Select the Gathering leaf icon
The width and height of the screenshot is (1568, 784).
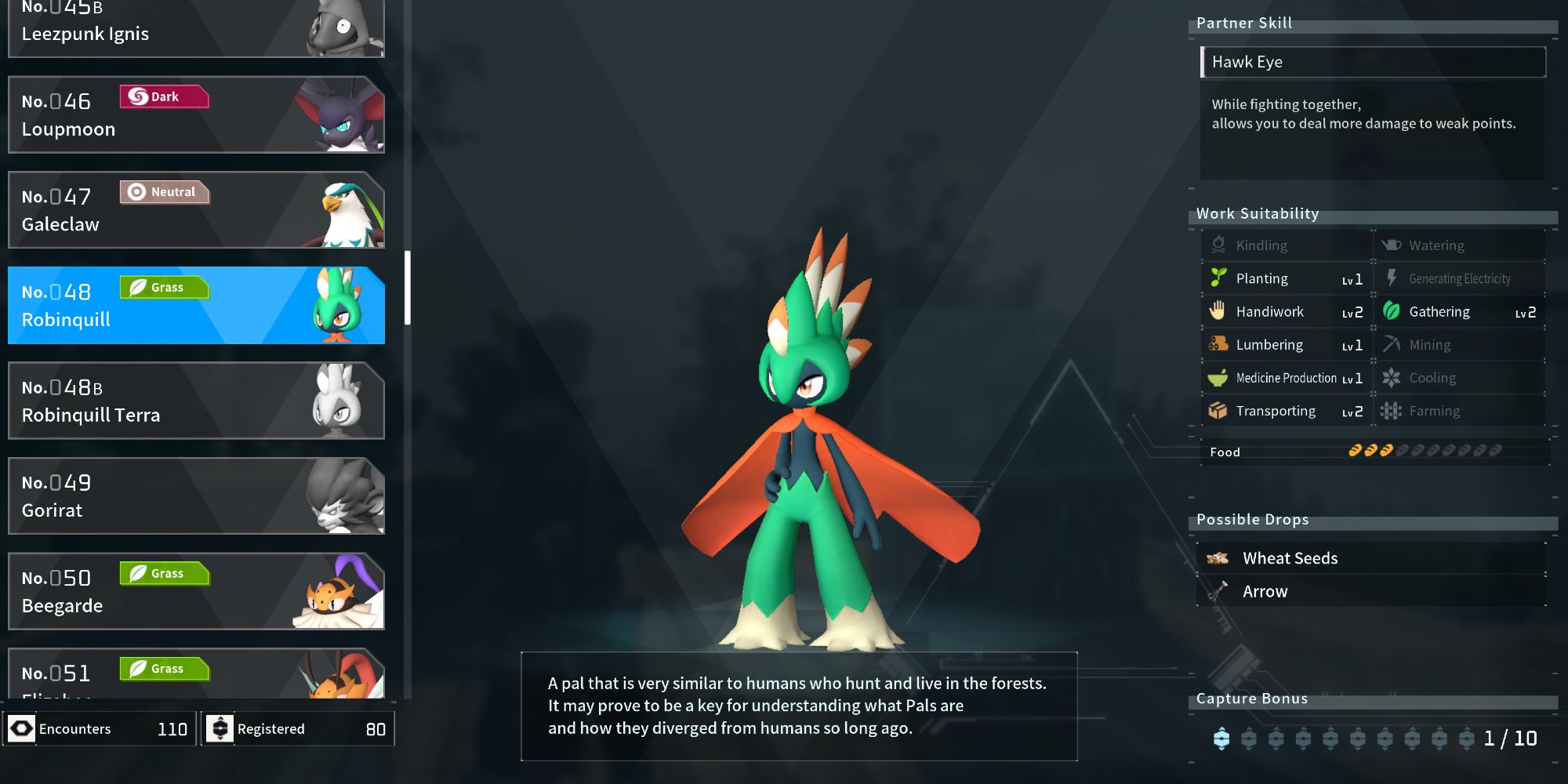1392,311
